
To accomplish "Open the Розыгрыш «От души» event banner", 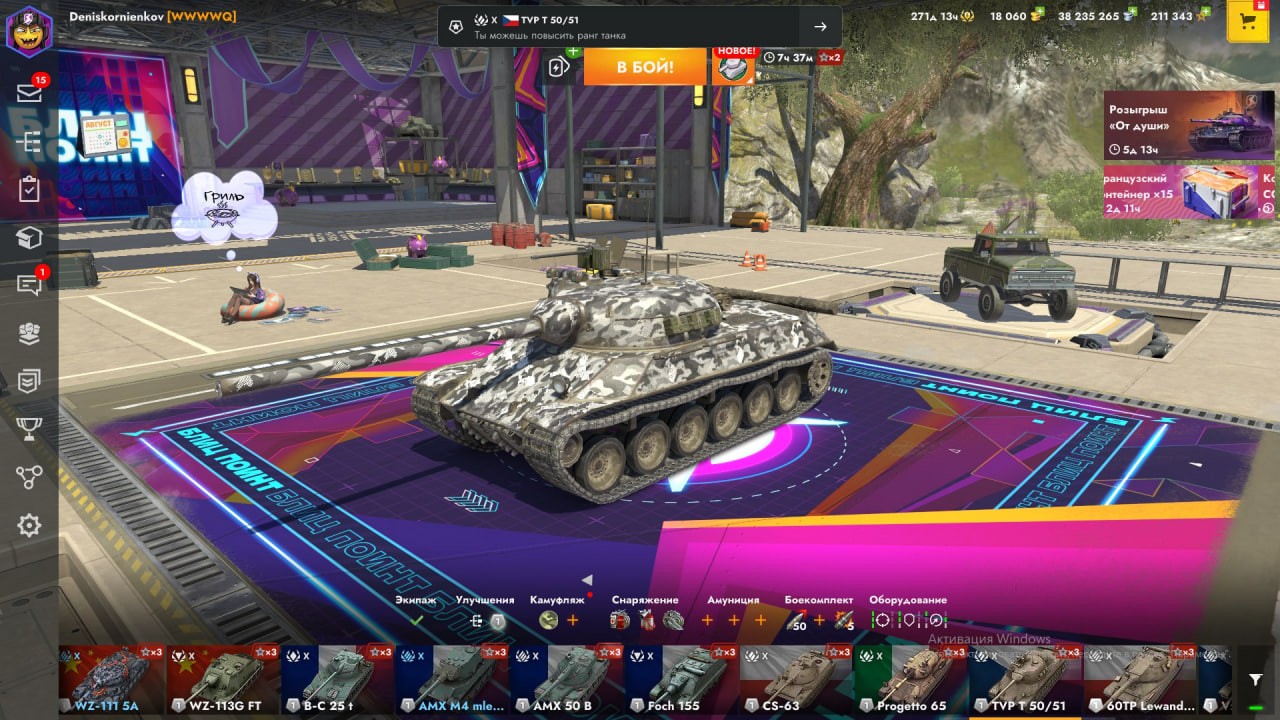I will (1189, 125).
